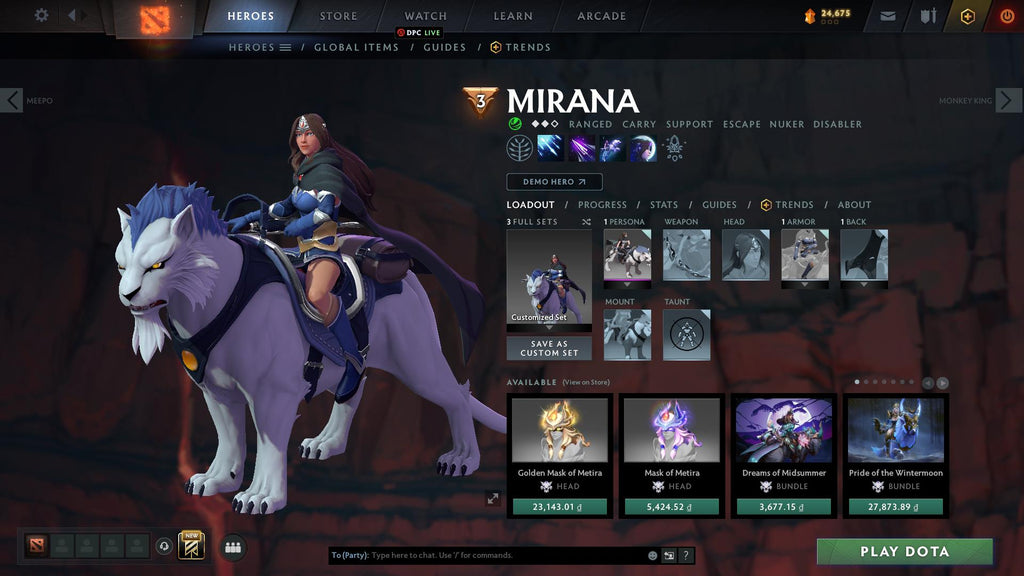Save as Custom Set
1024x576 pixels.
[549, 348]
